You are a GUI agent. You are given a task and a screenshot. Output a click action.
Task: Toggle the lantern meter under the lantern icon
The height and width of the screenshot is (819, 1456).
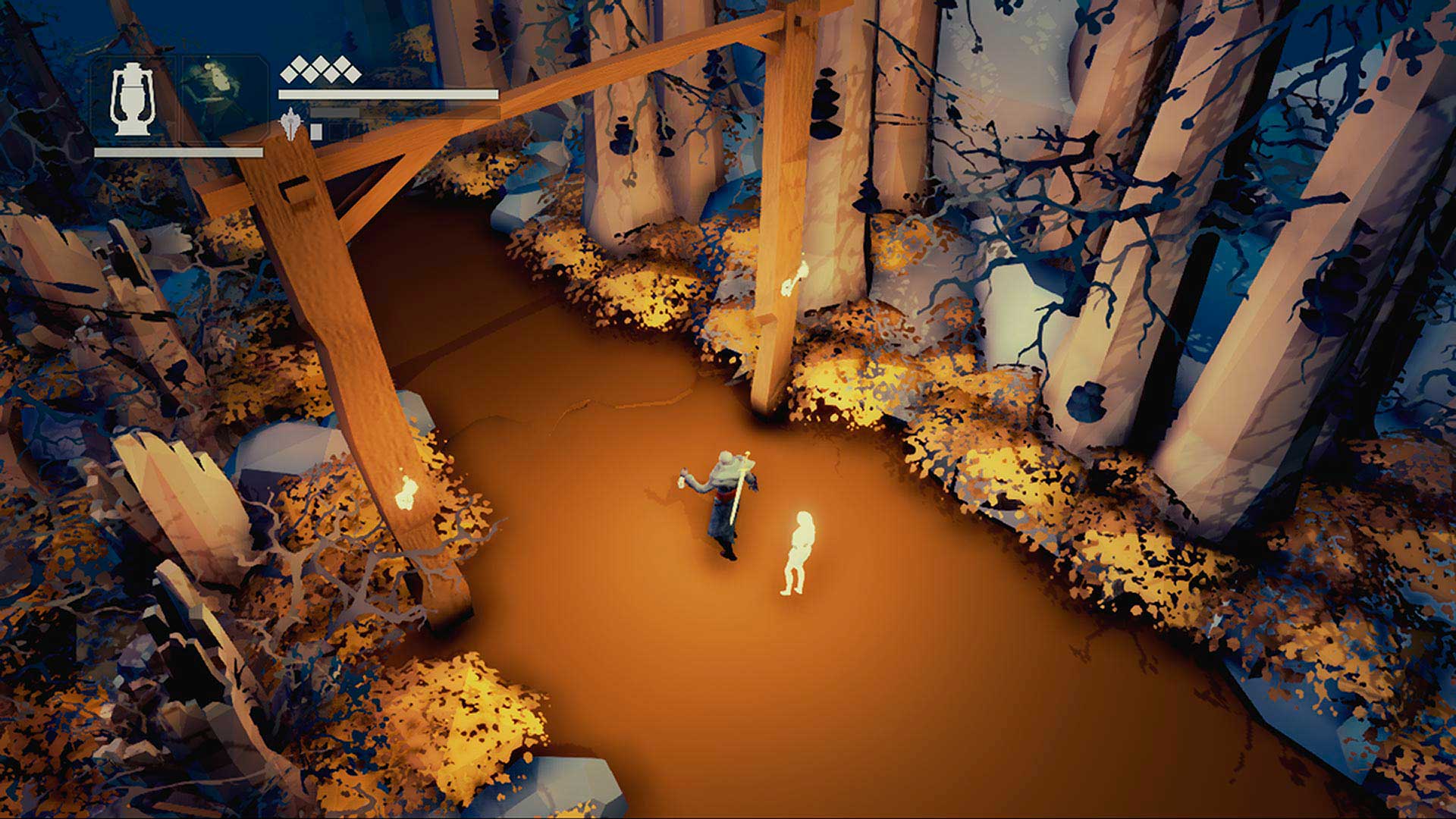coord(178,152)
